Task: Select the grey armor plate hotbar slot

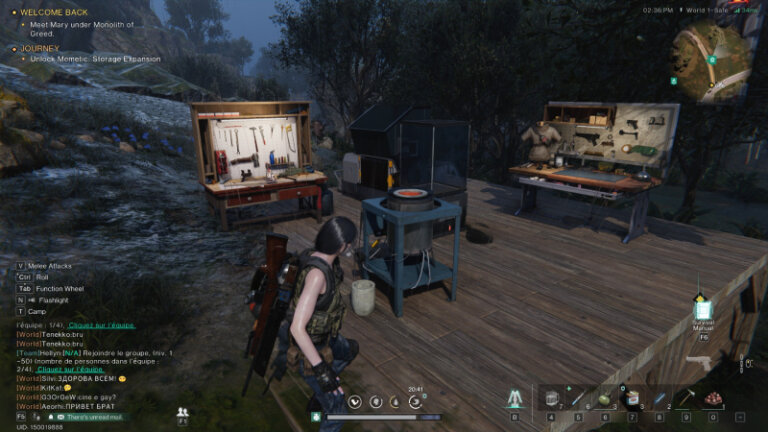Action: coord(551,399)
